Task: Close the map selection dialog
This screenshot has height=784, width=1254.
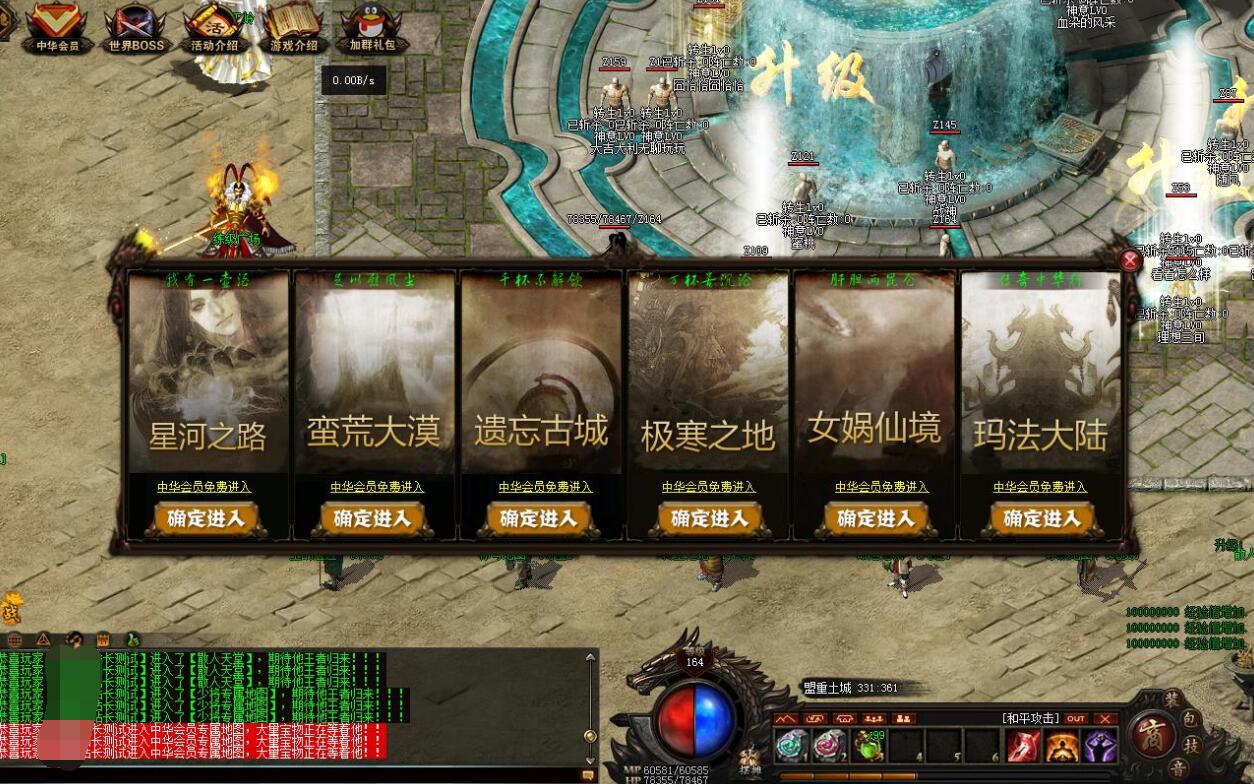Action: [1130, 261]
